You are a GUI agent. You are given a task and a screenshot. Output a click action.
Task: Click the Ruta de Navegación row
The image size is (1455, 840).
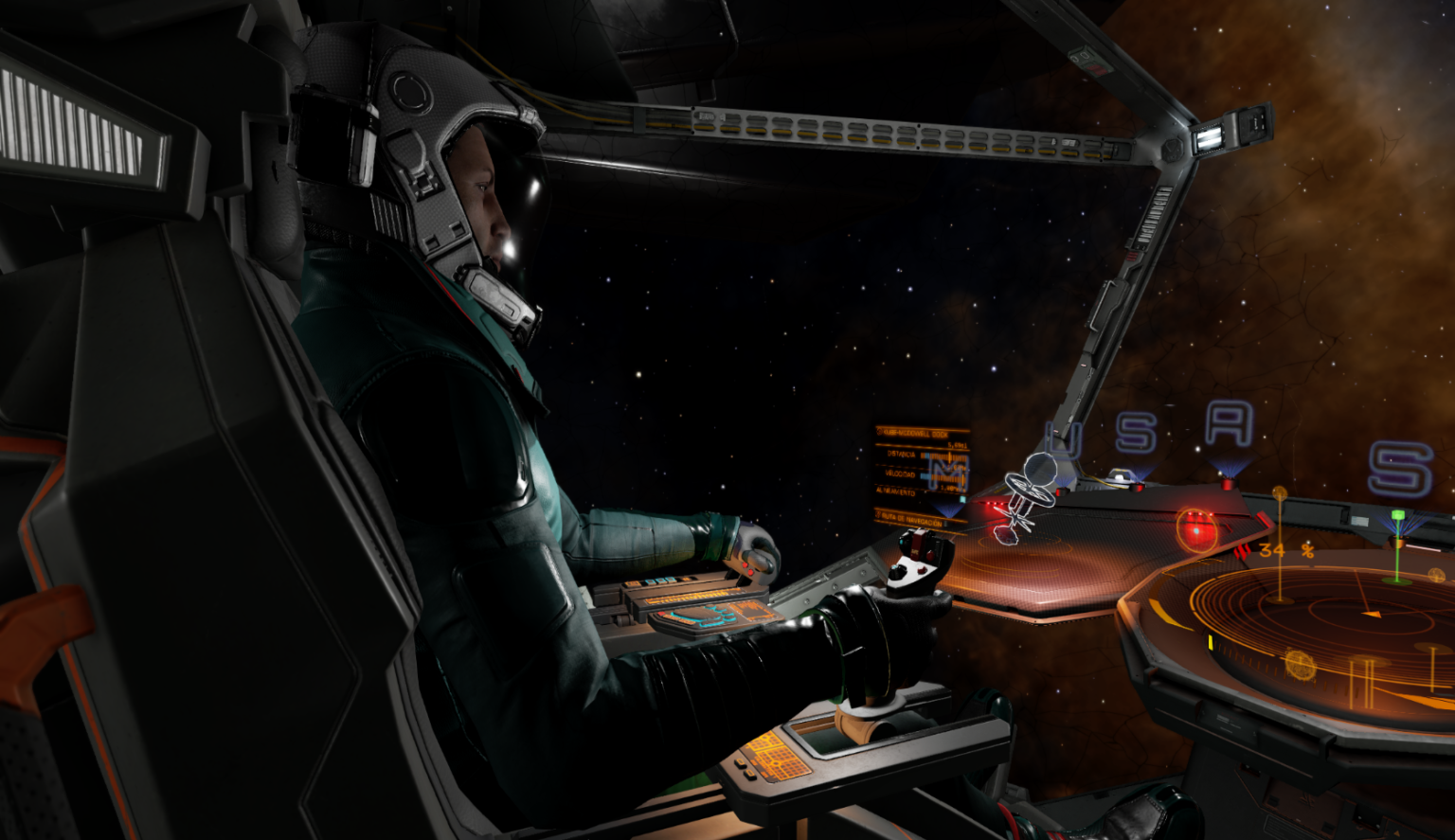919,519
